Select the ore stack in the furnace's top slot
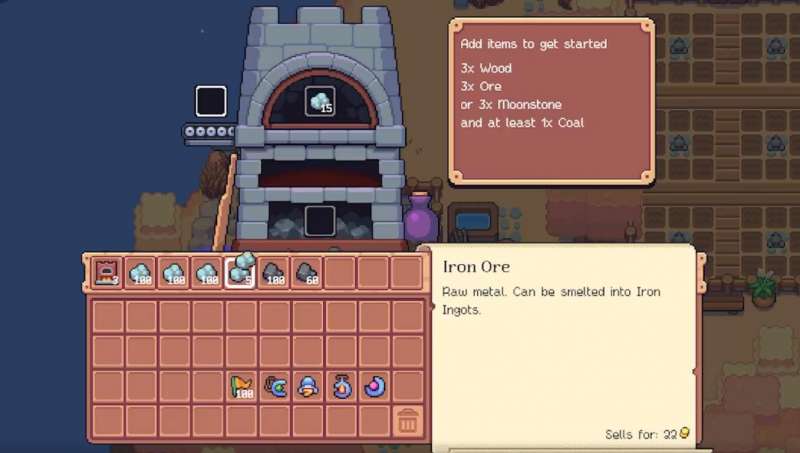Image resolution: width=800 pixels, height=453 pixels. tap(320, 101)
